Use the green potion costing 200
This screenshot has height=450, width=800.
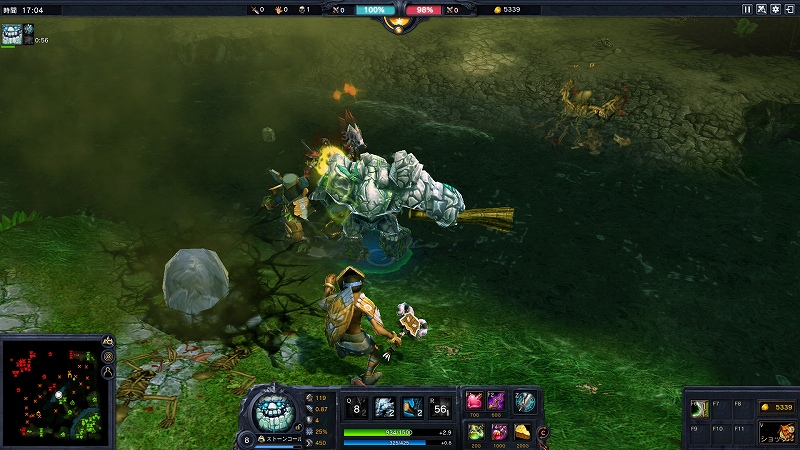point(475,432)
